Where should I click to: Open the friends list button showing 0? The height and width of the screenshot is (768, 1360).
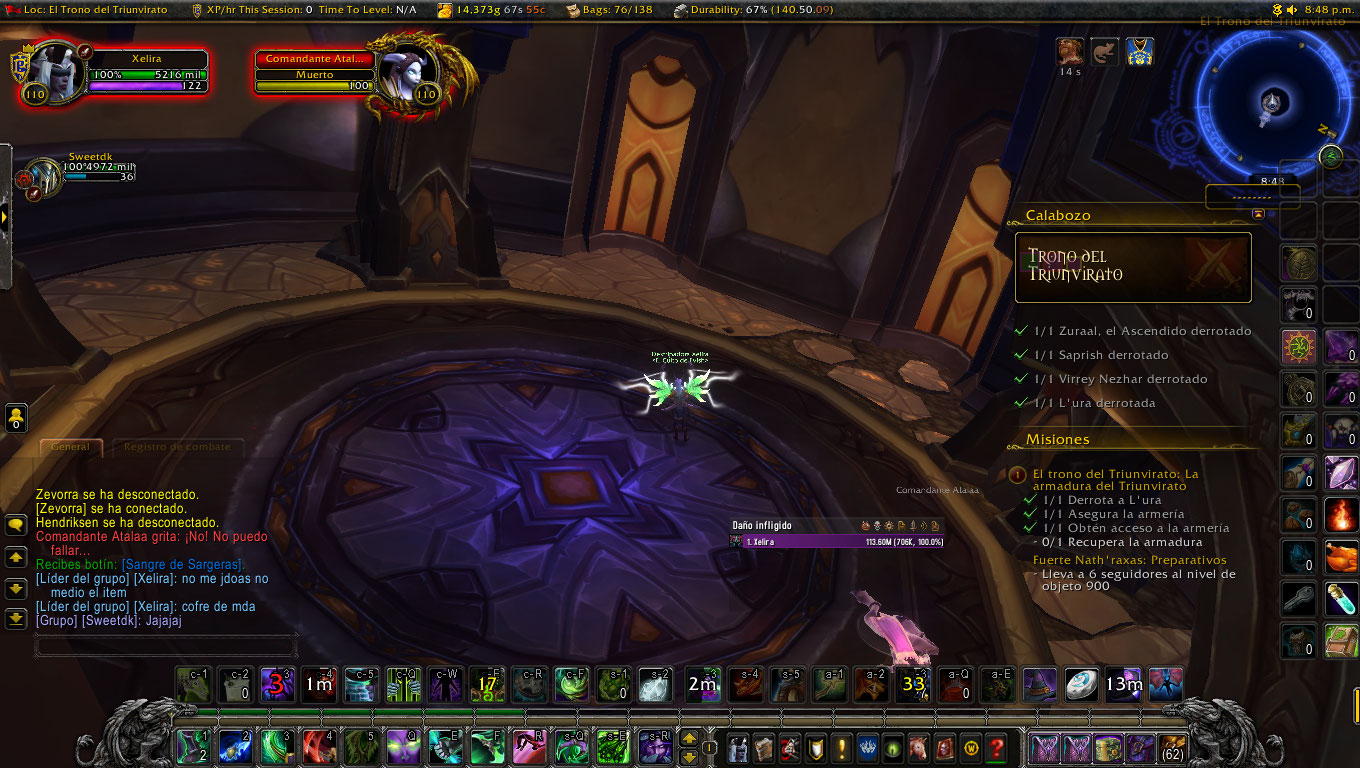pos(16,417)
